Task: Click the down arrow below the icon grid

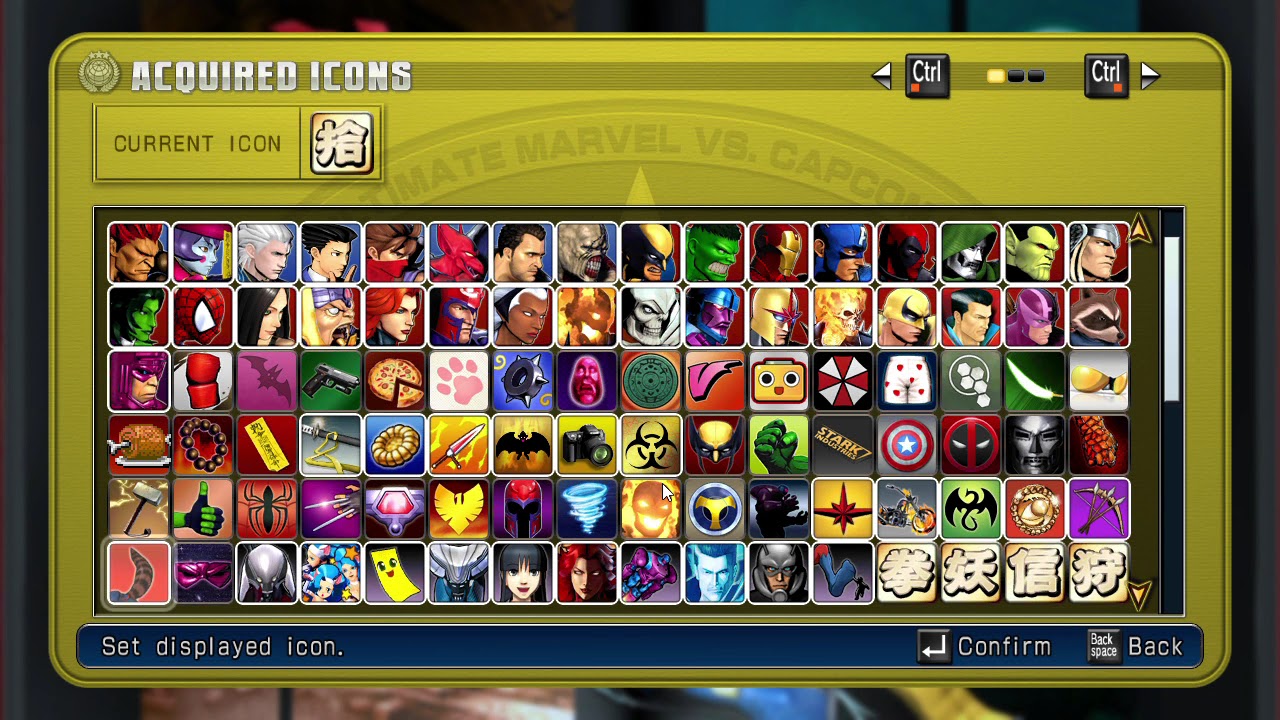Action: [x=1139, y=596]
